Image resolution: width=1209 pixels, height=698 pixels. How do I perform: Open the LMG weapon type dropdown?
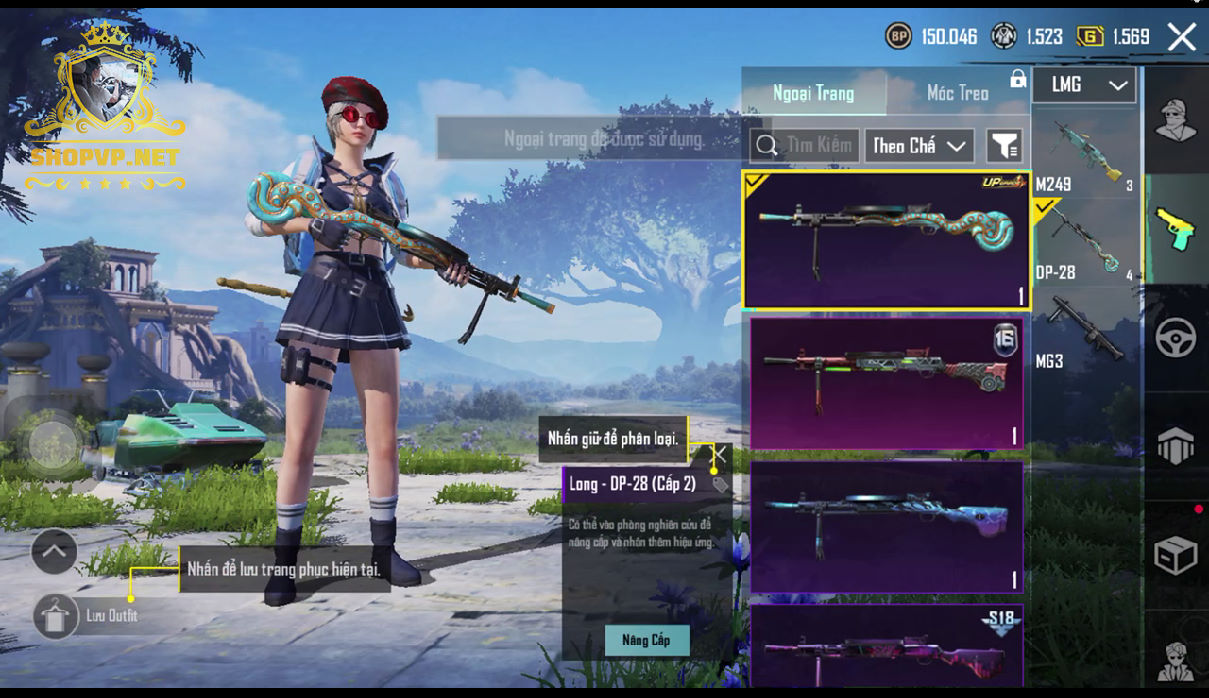1085,85
